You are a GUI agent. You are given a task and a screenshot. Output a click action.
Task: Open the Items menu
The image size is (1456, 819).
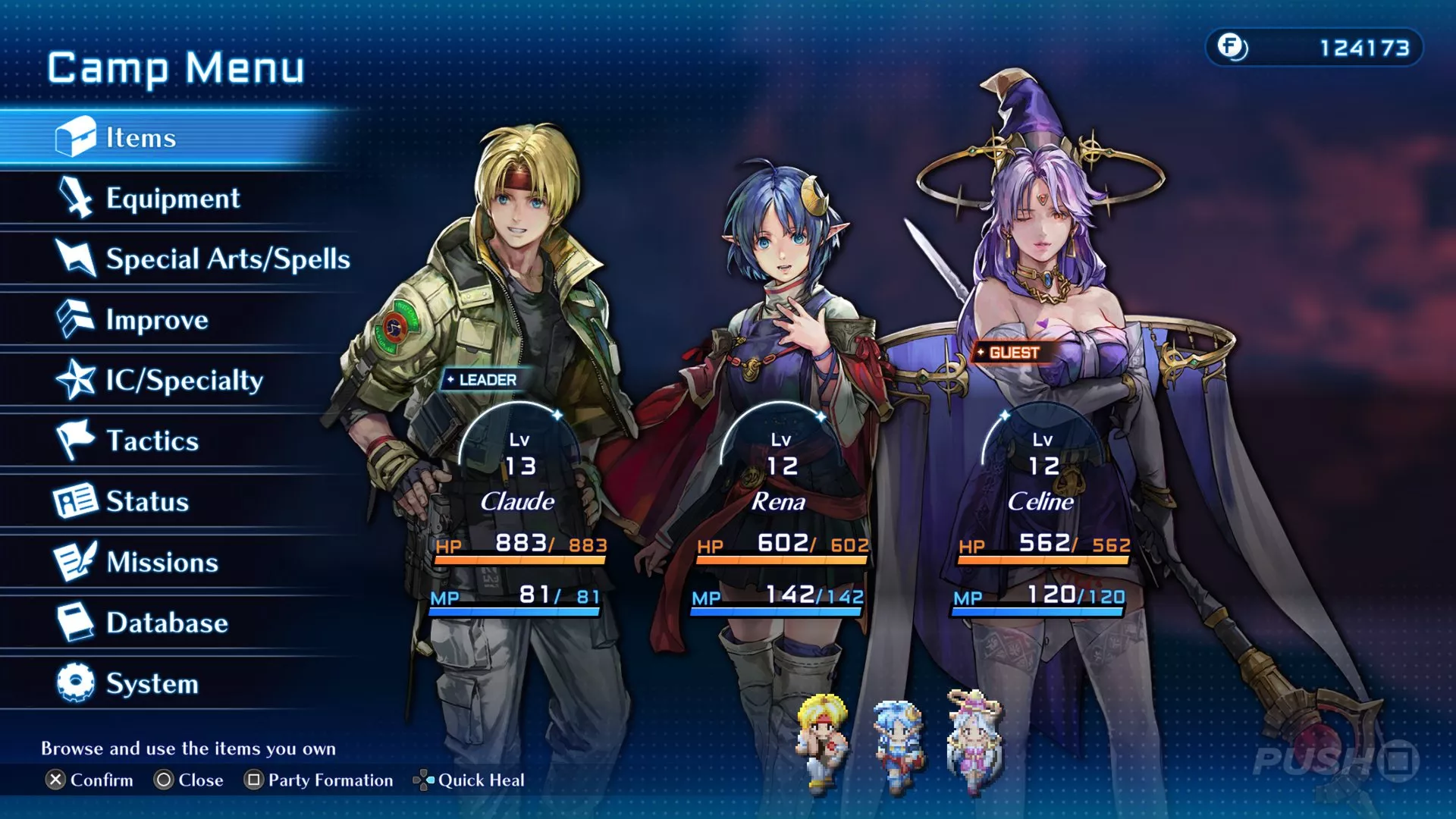[140, 137]
